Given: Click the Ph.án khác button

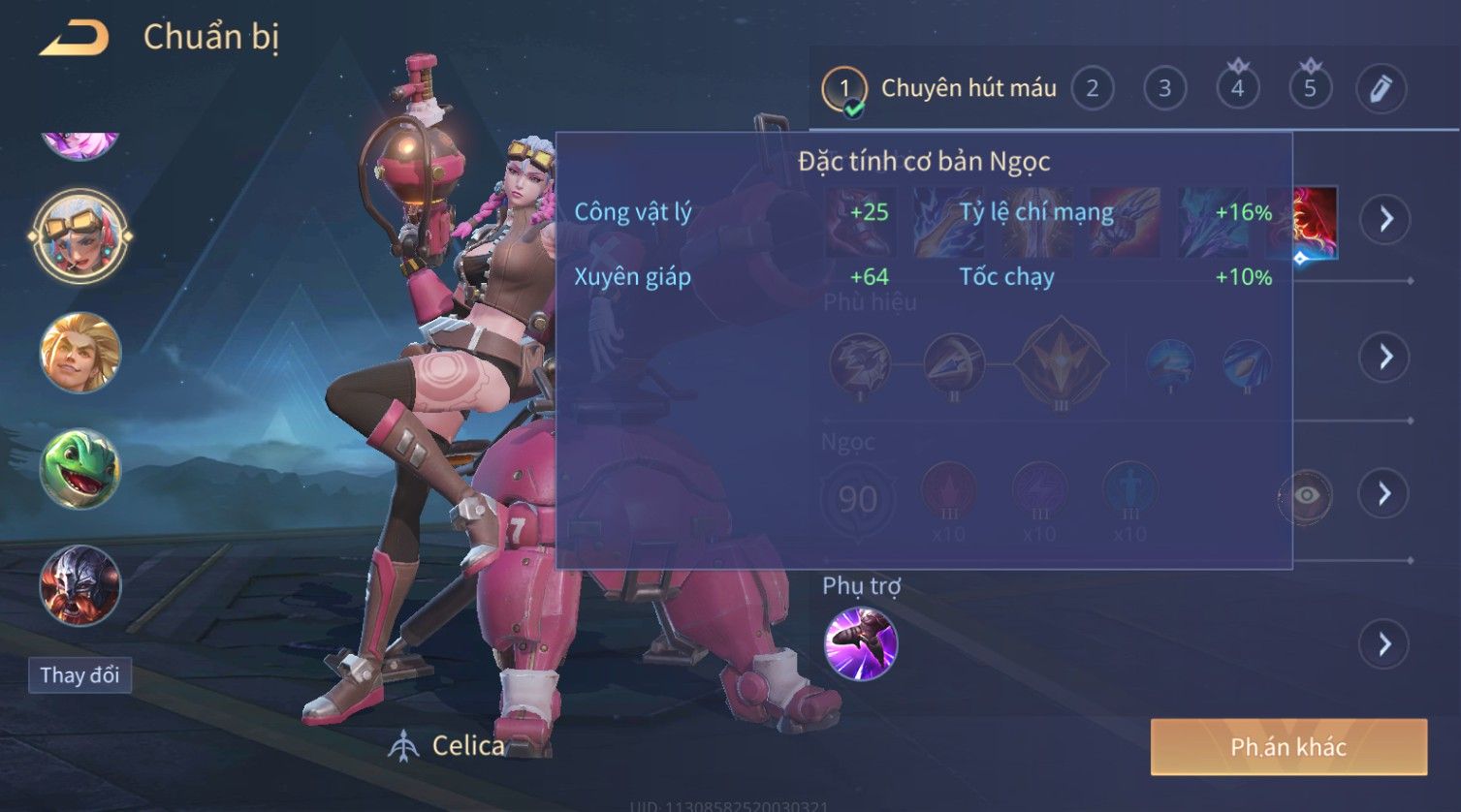Looking at the screenshot, I should point(1288,747).
